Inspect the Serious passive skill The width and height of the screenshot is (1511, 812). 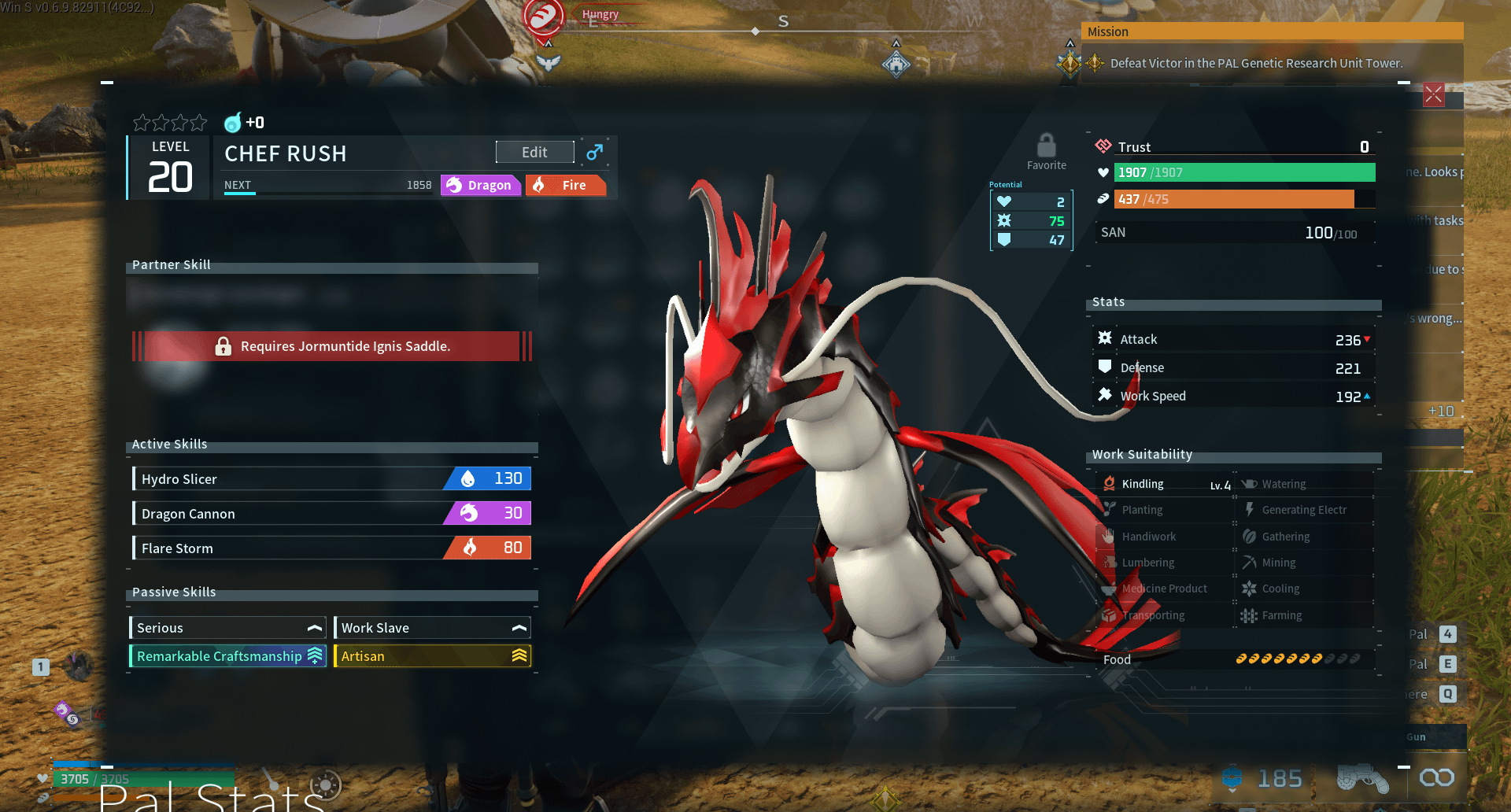point(227,628)
